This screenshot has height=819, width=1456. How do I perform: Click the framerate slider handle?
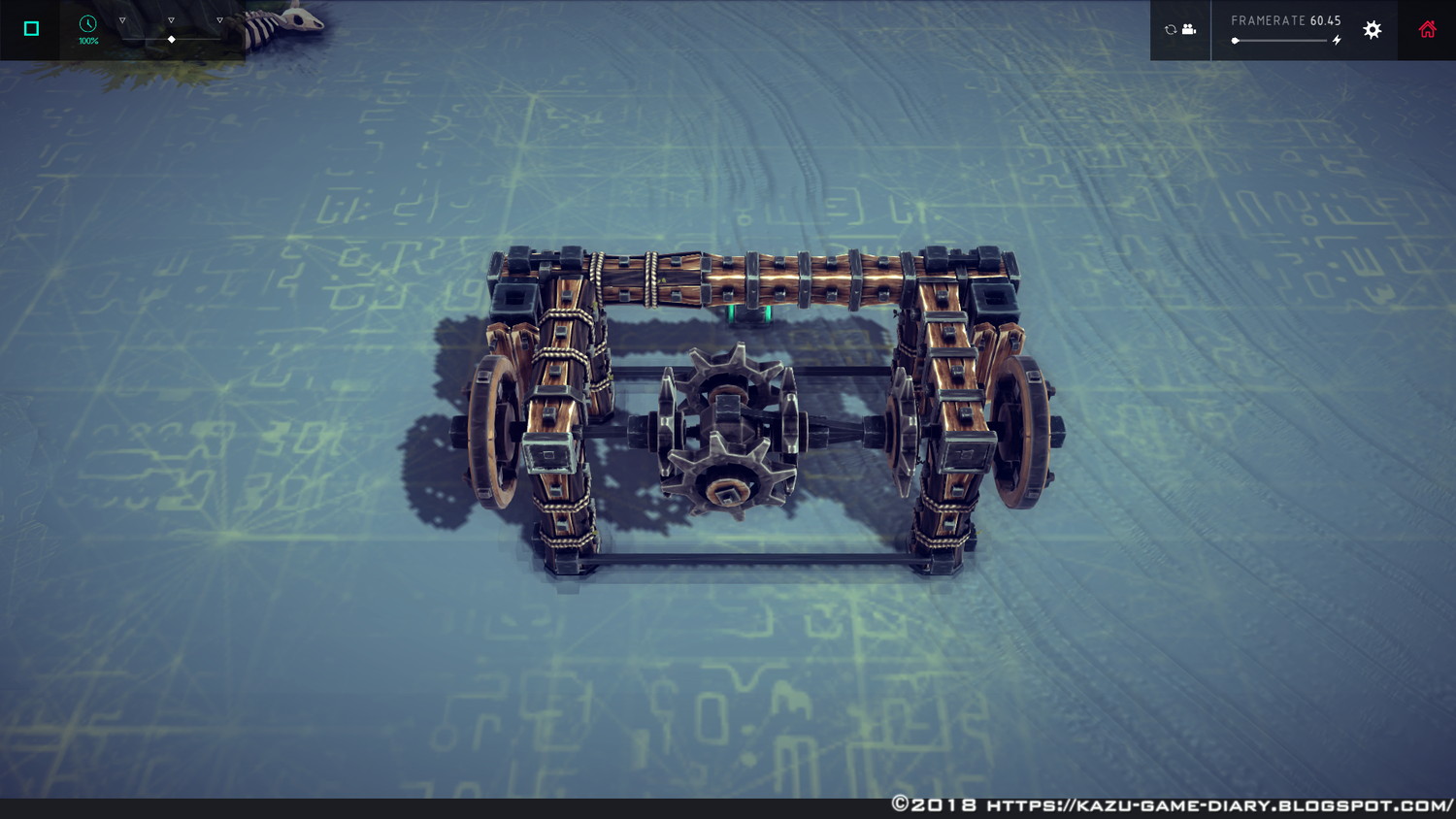[x=1236, y=41]
